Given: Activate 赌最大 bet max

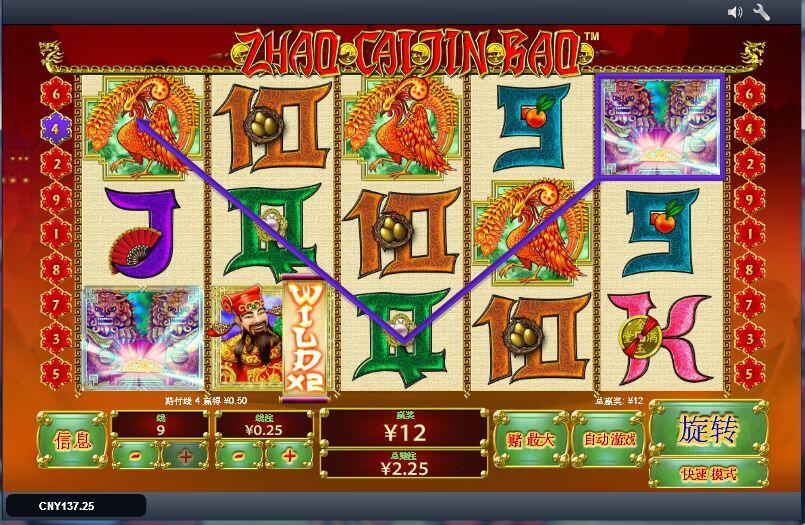Looking at the screenshot, I should coord(529,438).
